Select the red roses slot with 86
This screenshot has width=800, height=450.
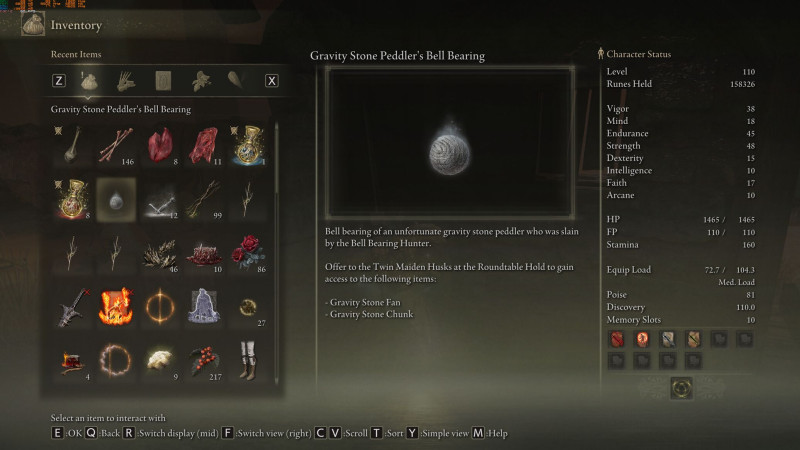(250, 252)
